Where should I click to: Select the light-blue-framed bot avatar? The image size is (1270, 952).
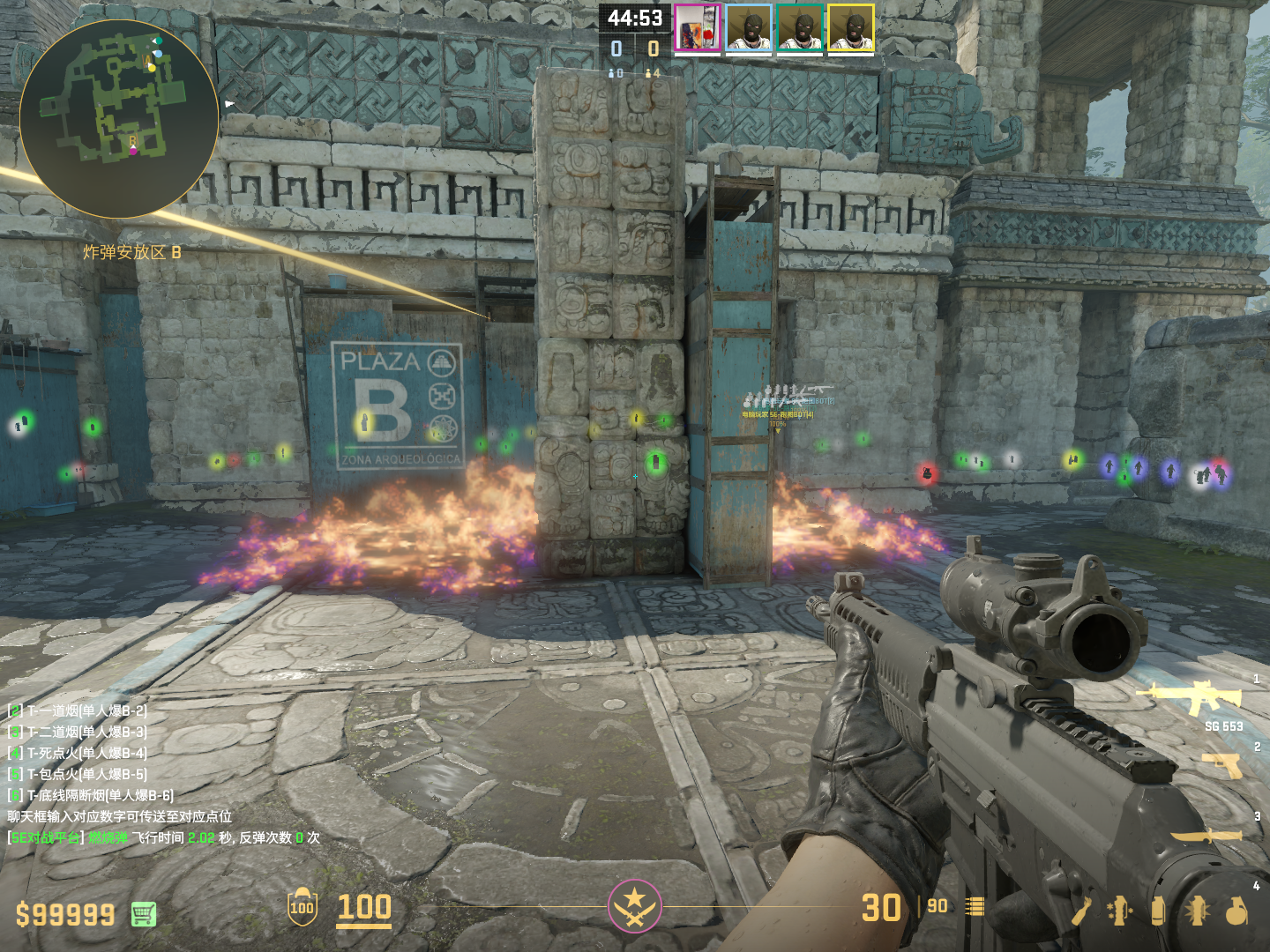tap(749, 28)
